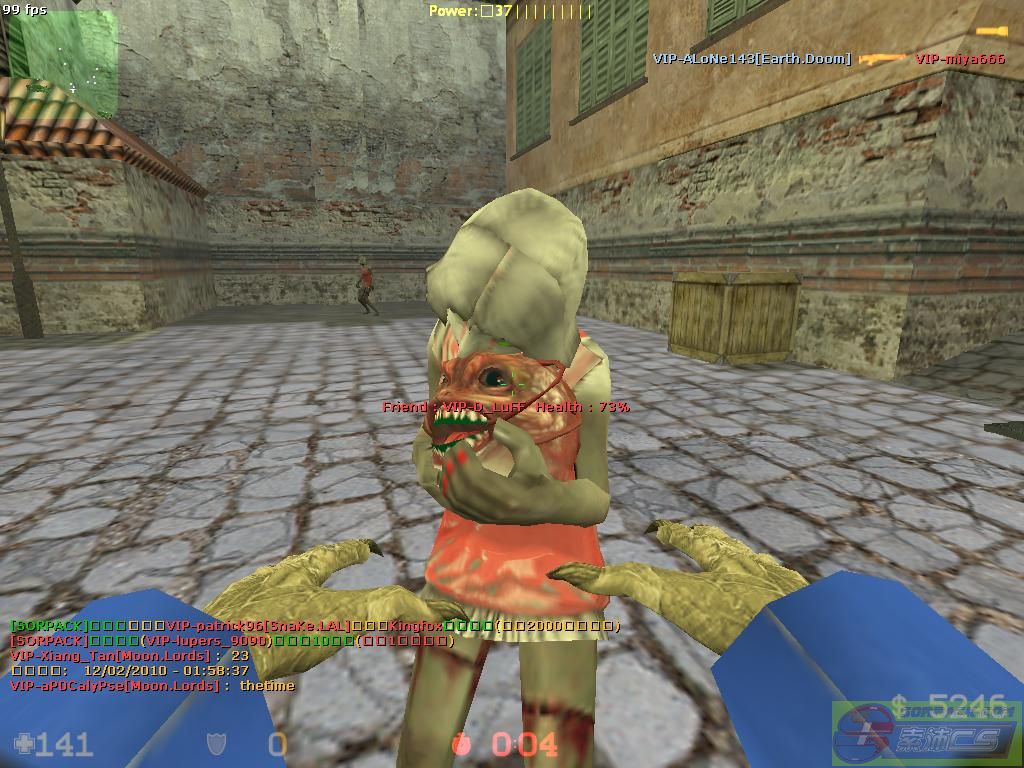1024x768 pixels.
Task: Click the health cross icon
Action: [24, 744]
